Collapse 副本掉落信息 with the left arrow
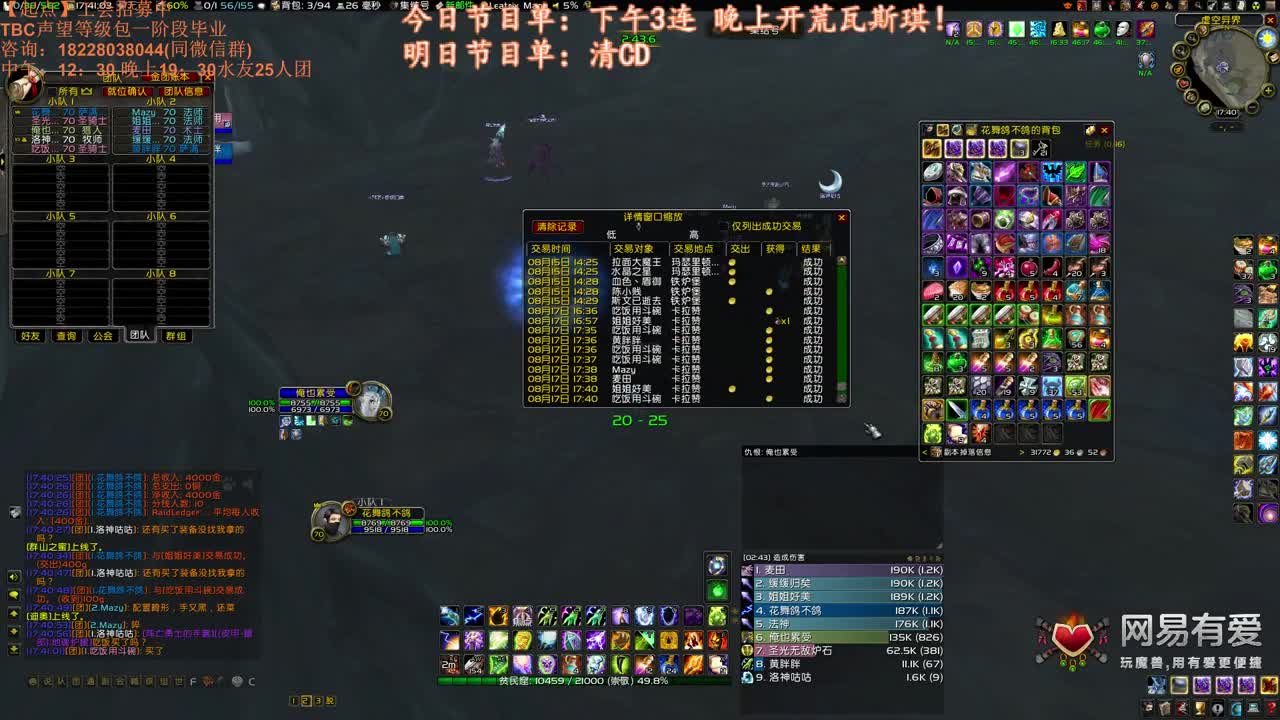This screenshot has width=1280, height=720. click(x=923, y=453)
